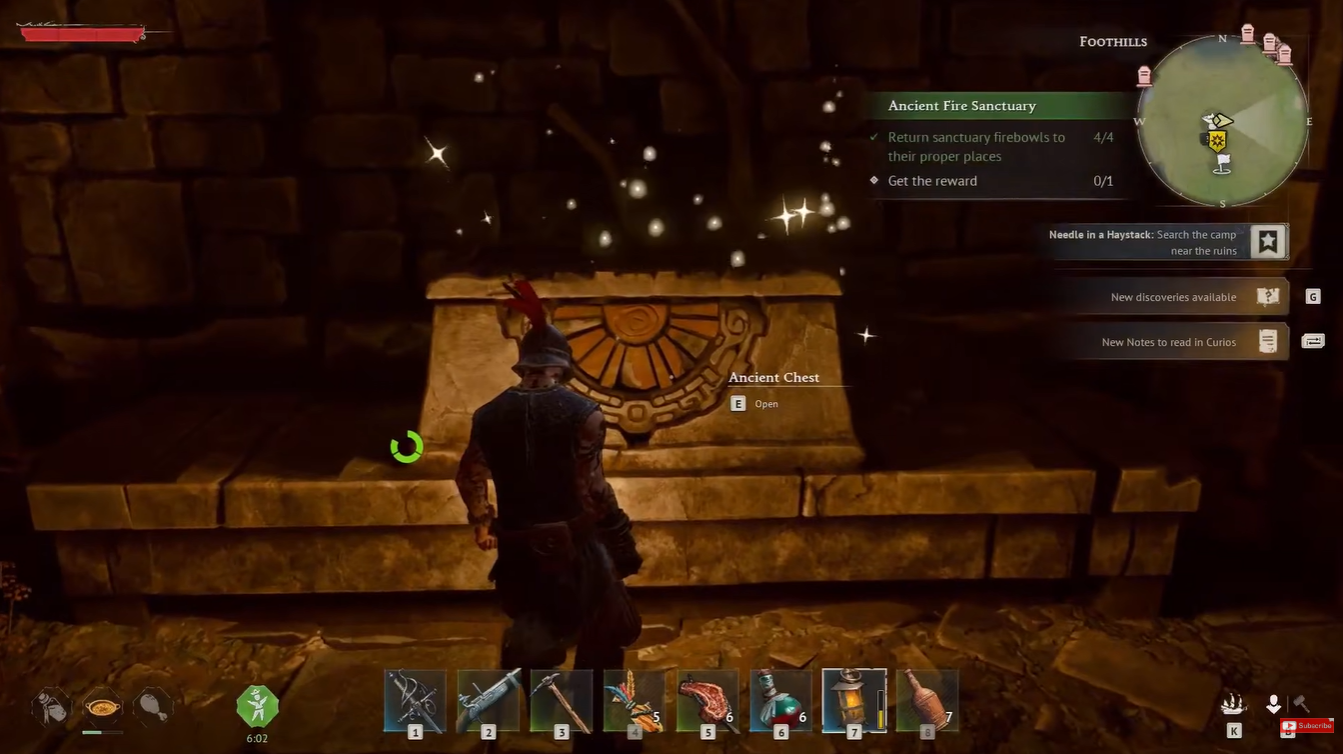Screen dimensions: 1343x754
Task: Click the YouTube Subscribe overlay button
Action: coord(1307,726)
